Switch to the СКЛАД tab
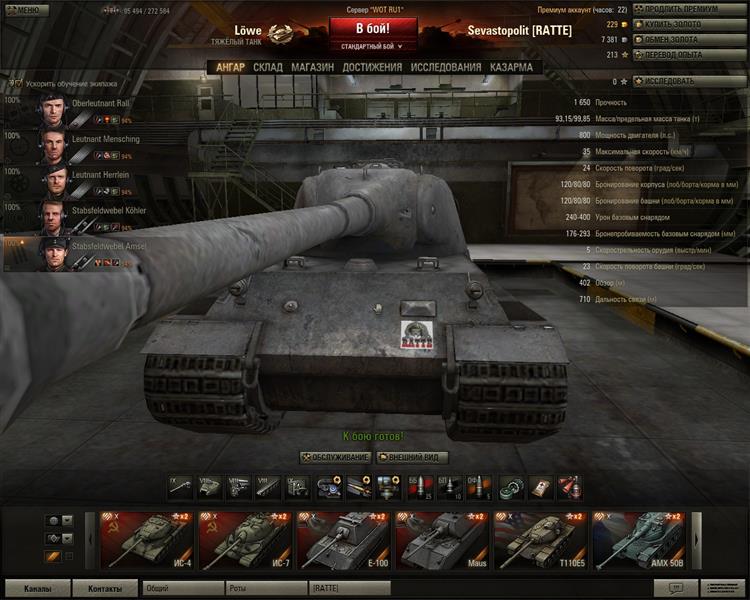Image resolution: width=750 pixels, height=600 pixels. coord(268,67)
